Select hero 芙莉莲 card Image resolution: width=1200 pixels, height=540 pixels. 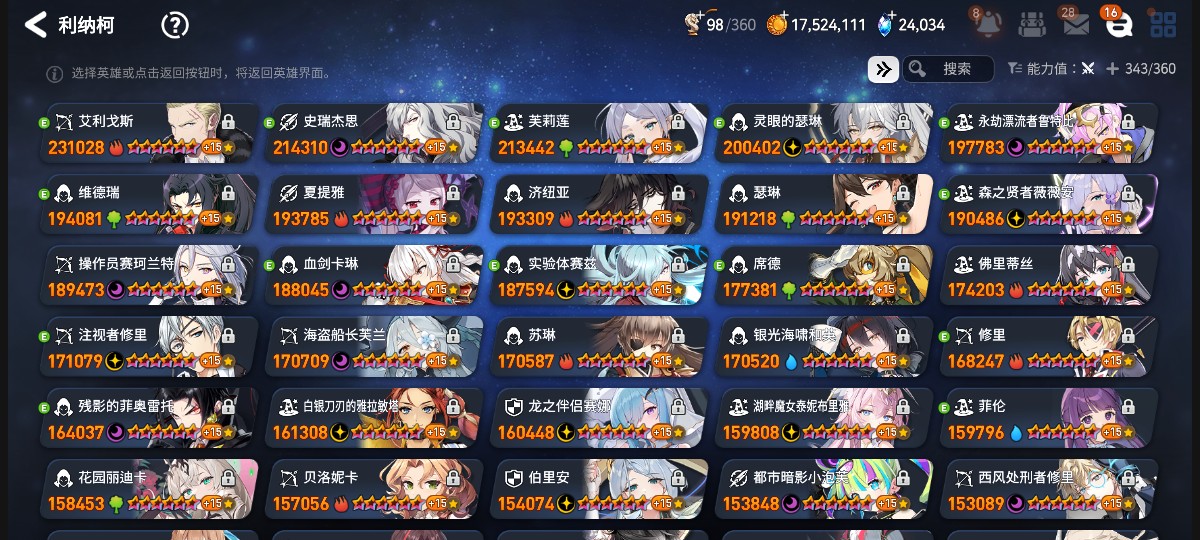point(600,133)
